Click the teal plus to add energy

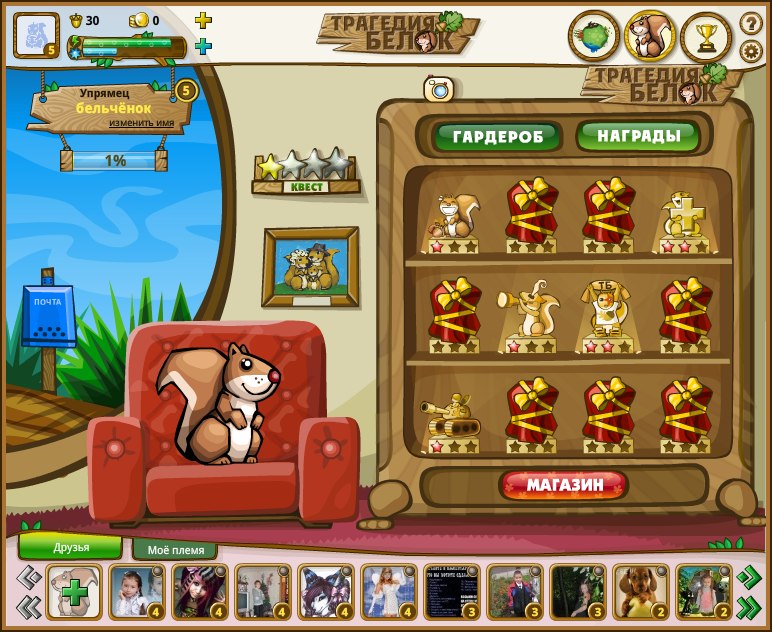[x=203, y=46]
